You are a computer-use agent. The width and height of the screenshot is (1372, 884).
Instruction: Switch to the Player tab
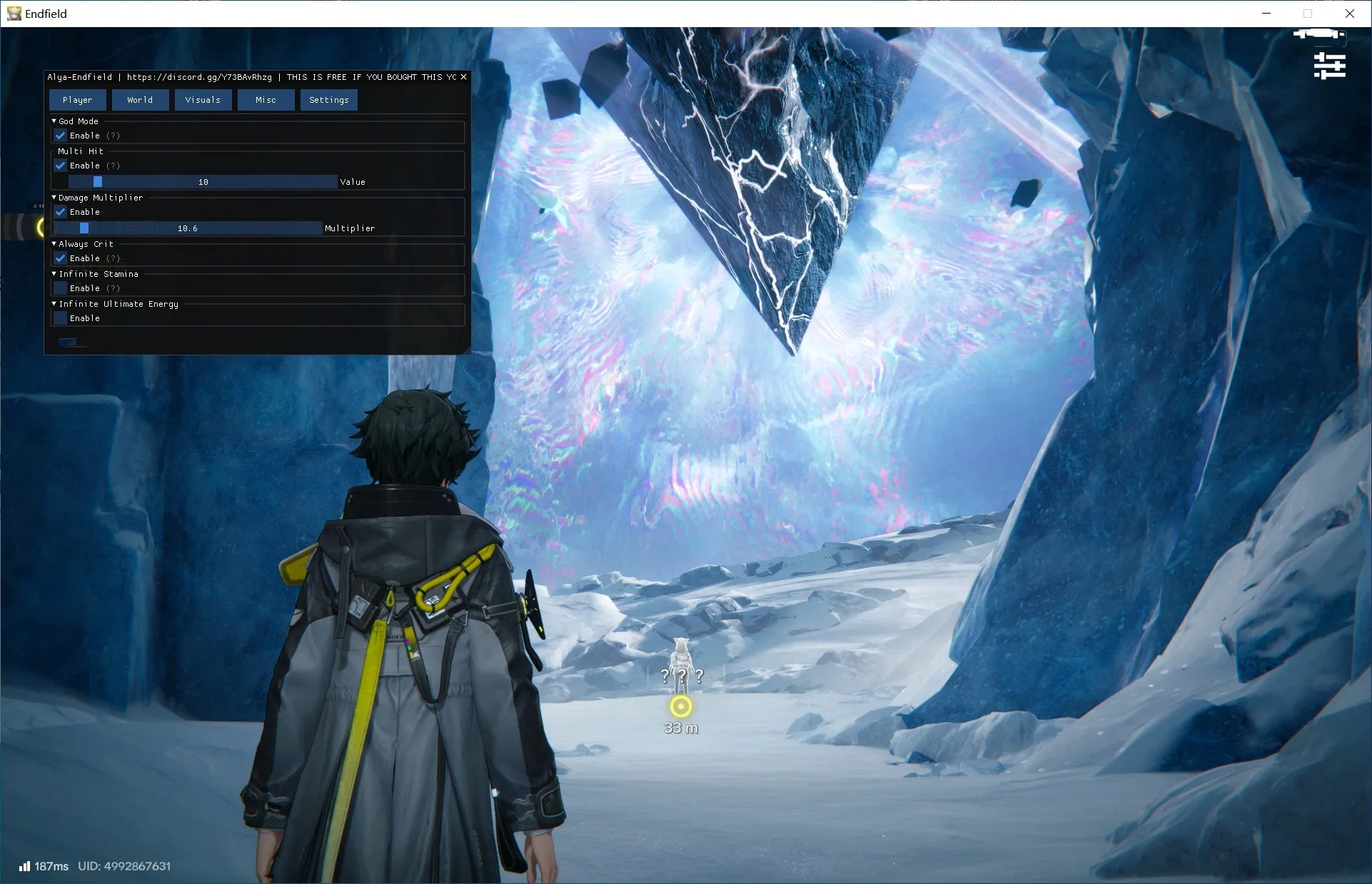pos(77,100)
